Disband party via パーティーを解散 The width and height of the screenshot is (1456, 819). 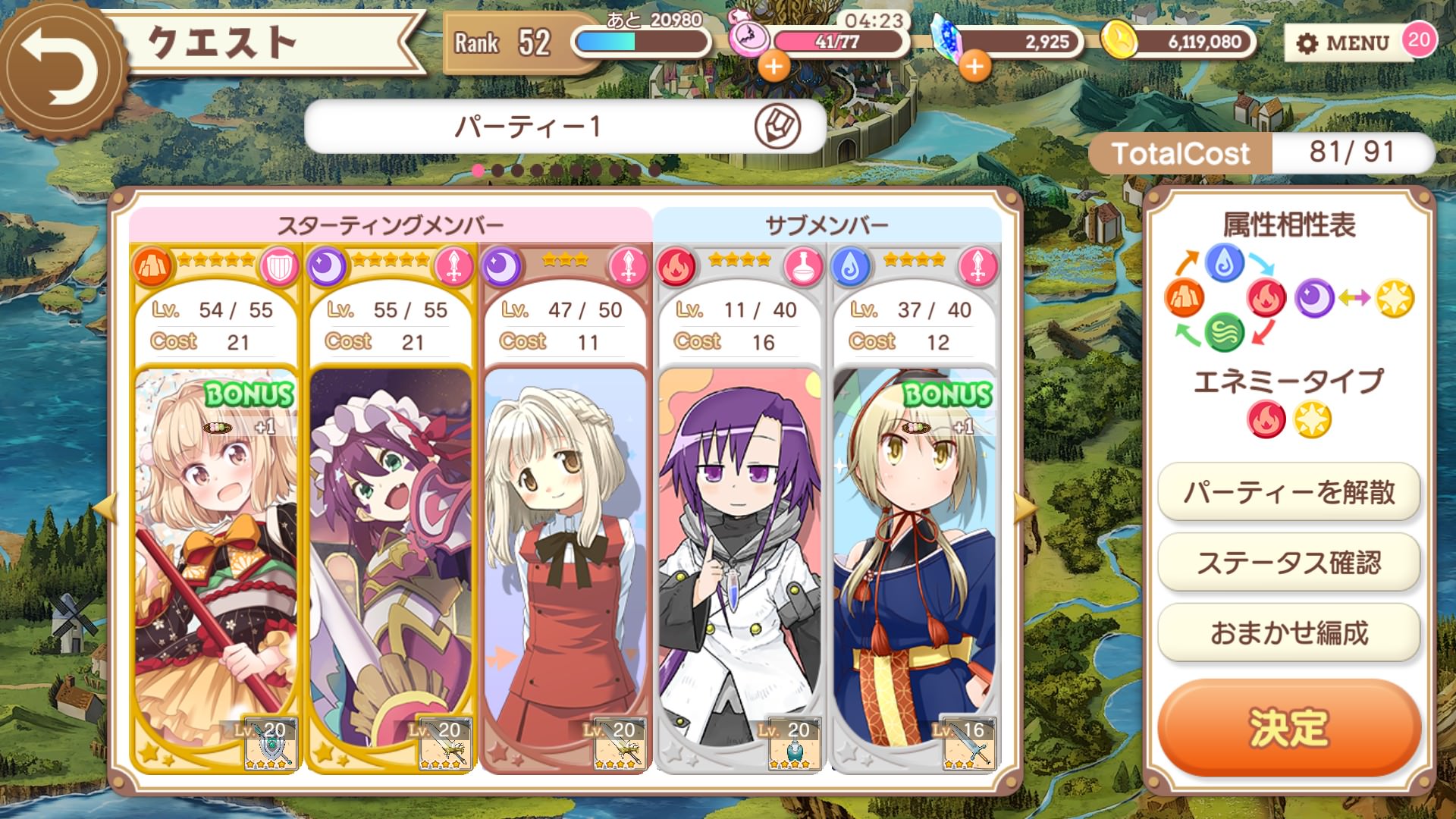click(1288, 493)
